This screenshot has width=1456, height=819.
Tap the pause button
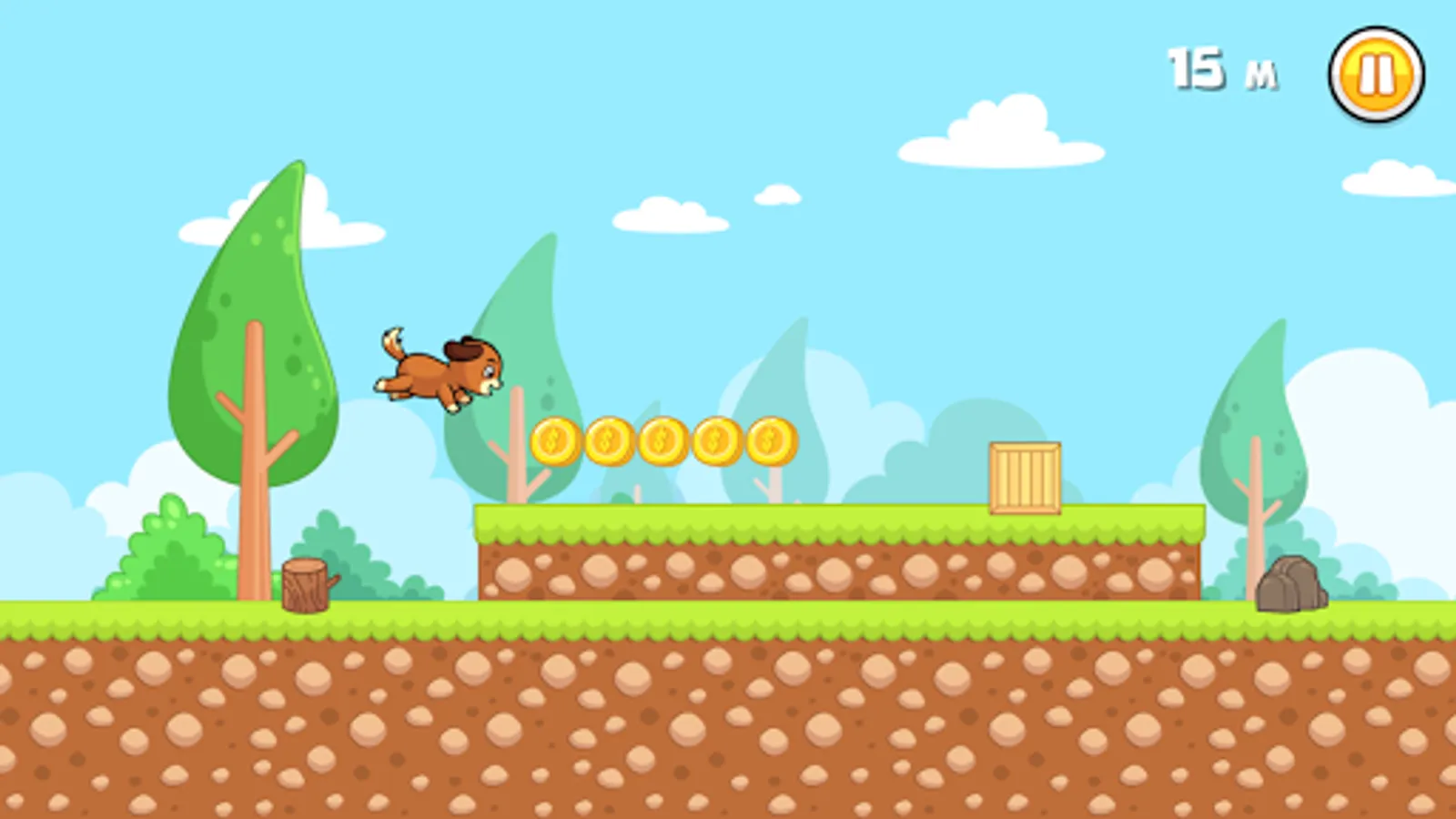coord(1374,73)
